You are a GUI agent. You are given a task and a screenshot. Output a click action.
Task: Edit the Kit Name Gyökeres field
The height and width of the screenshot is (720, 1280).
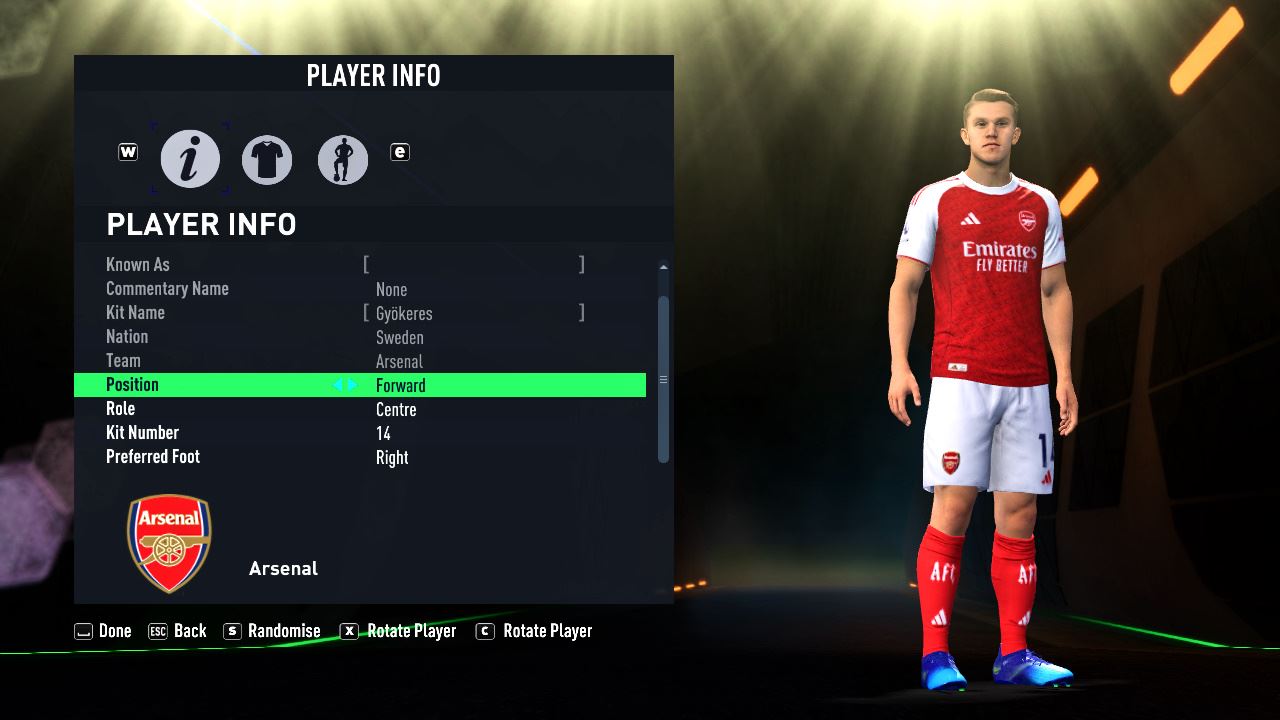click(x=474, y=313)
